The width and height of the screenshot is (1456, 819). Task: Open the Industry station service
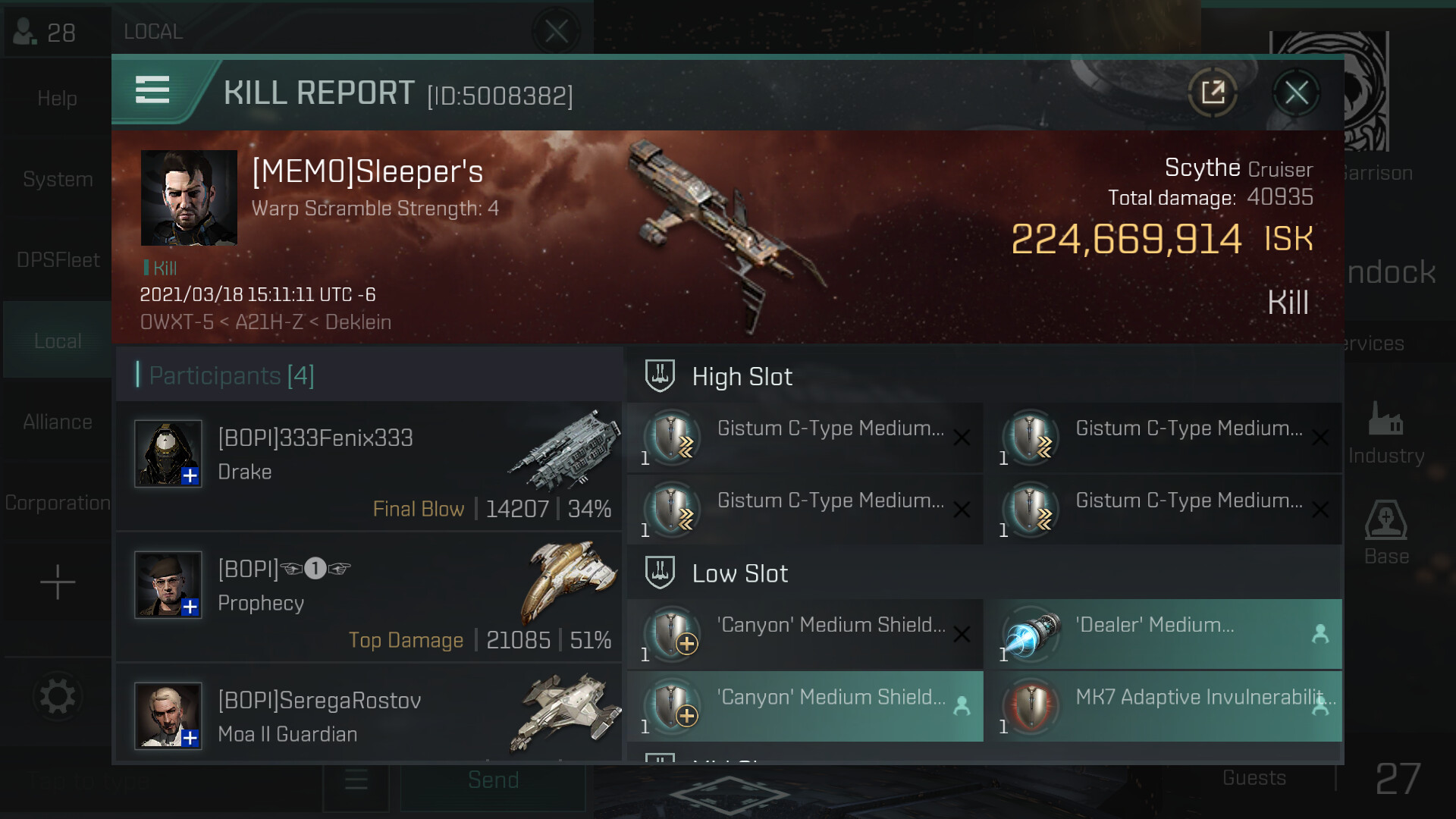pyautogui.click(x=1385, y=432)
